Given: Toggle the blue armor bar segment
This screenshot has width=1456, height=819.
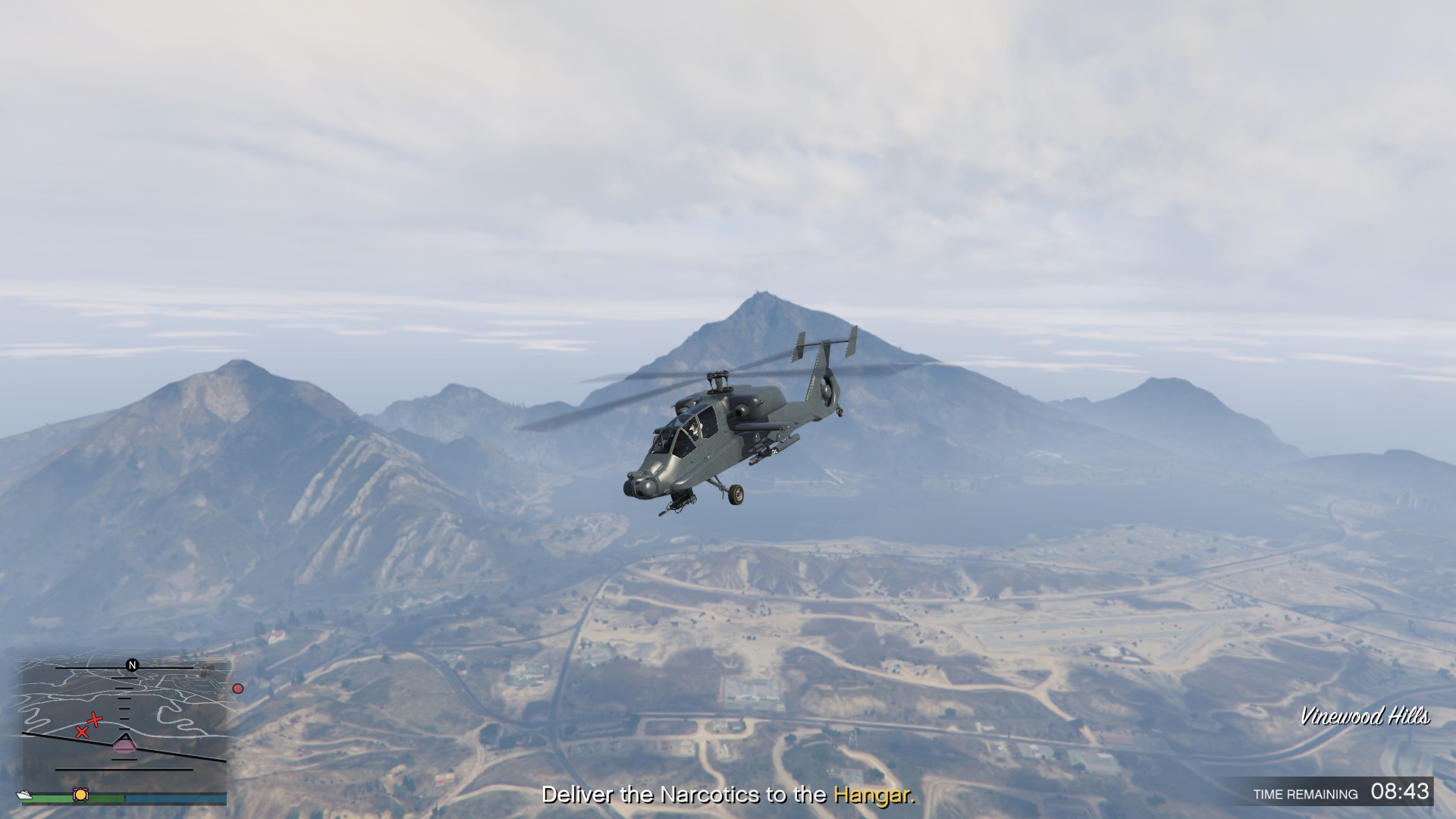Looking at the screenshot, I should (x=174, y=798).
